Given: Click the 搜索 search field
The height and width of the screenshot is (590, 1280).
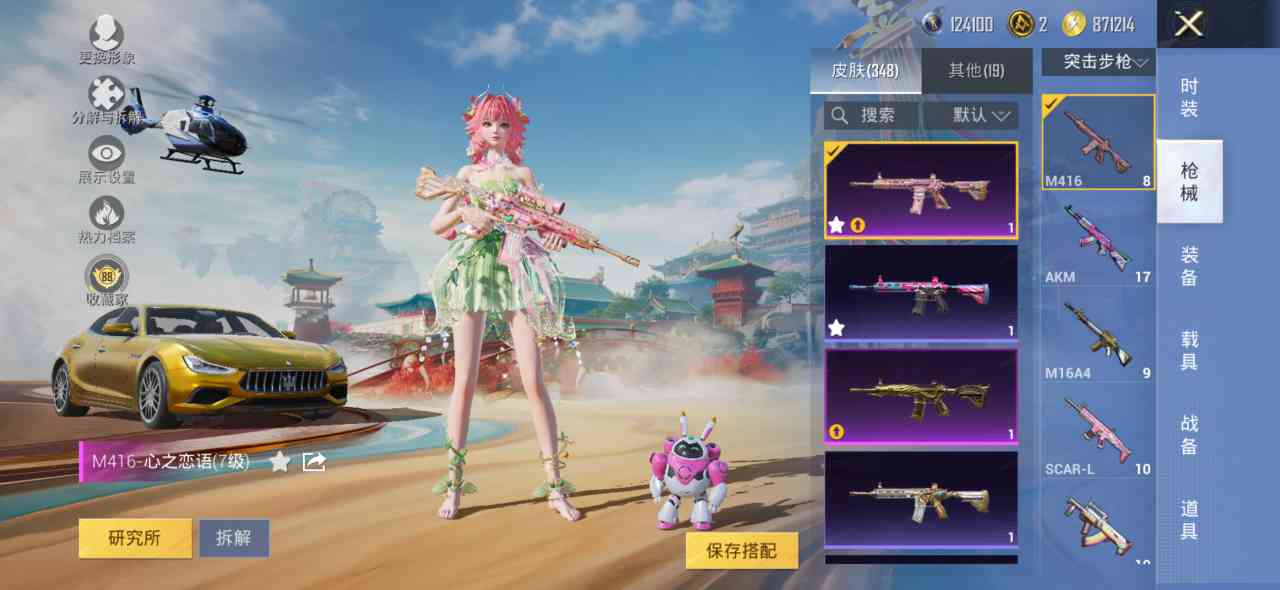Looking at the screenshot, I should point(872,116).
